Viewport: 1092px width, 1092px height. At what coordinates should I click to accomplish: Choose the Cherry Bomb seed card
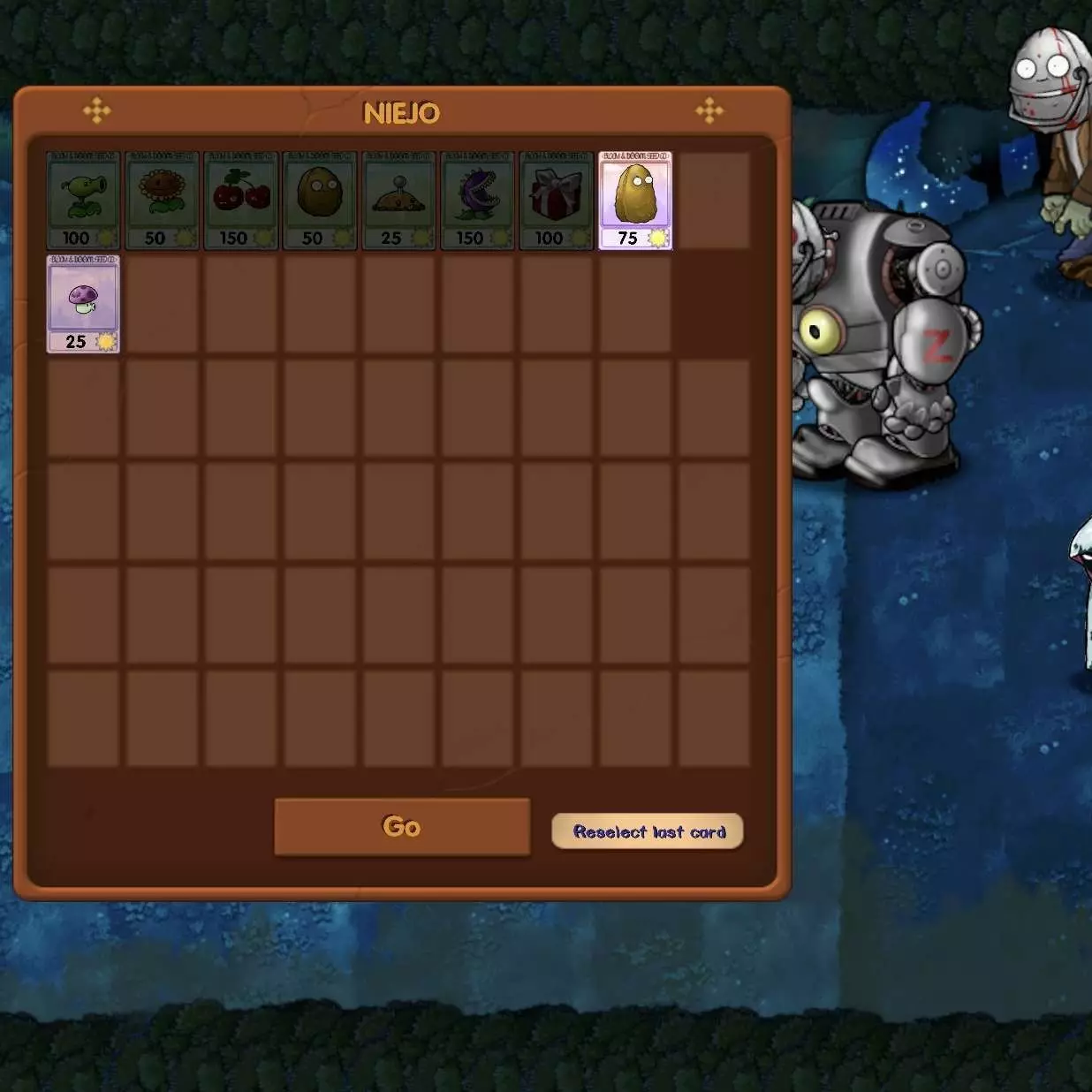(x=241, y=201)
